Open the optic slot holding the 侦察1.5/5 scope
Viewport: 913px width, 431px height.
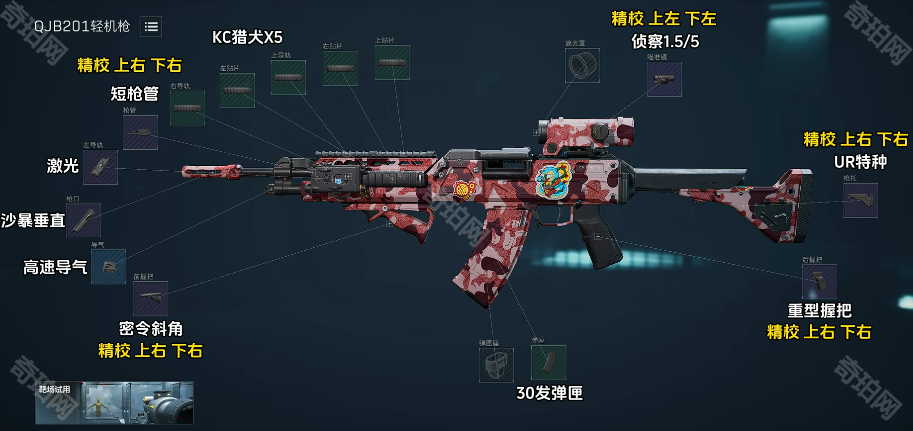[663, 82]
